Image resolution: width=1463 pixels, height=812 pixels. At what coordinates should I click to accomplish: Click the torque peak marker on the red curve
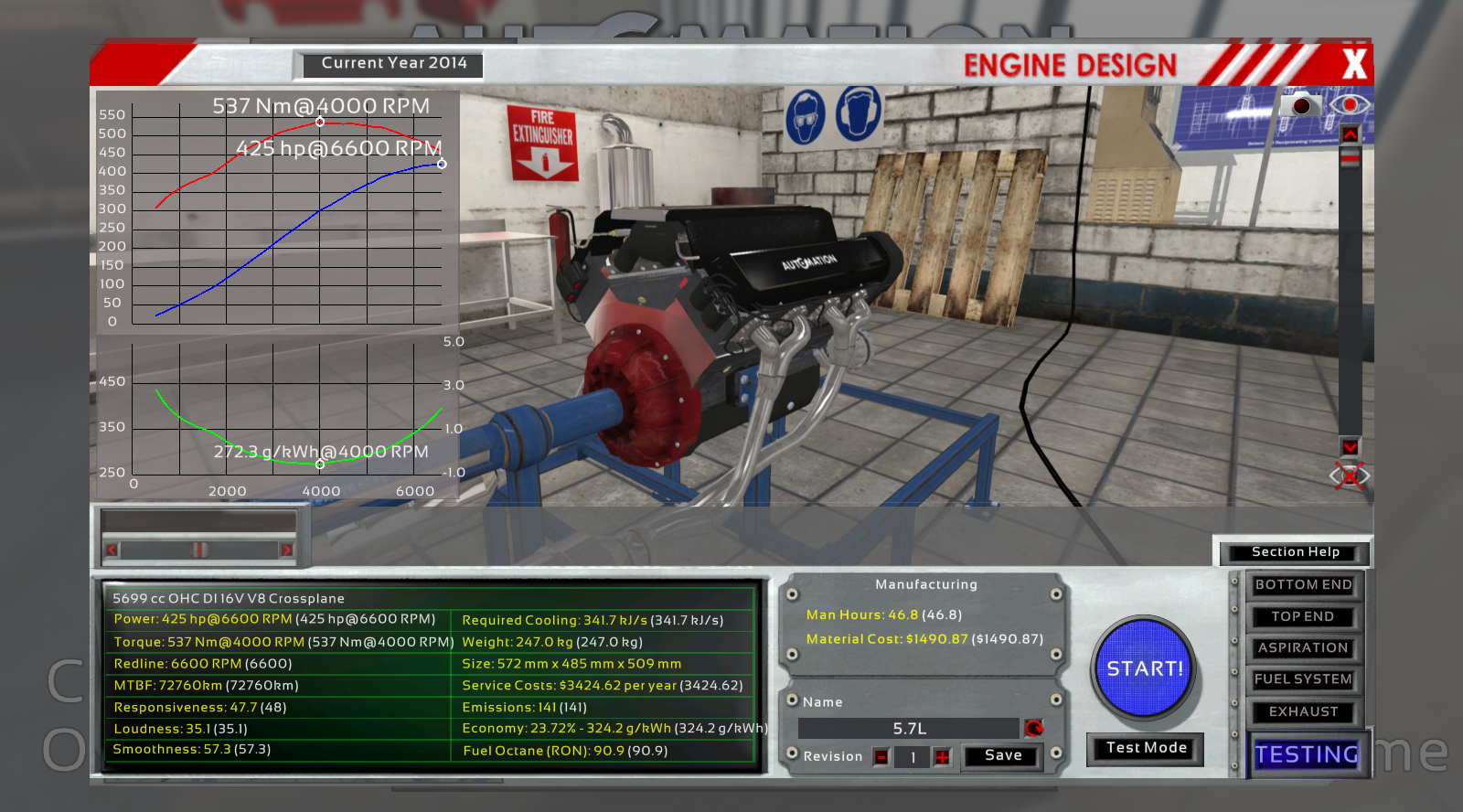319,120
